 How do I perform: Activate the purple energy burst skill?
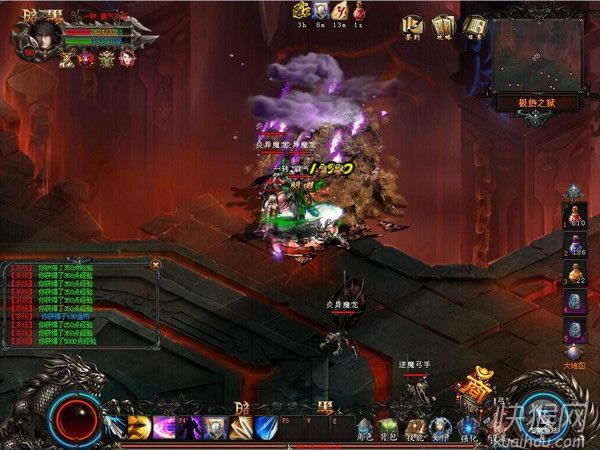[164, 427]
